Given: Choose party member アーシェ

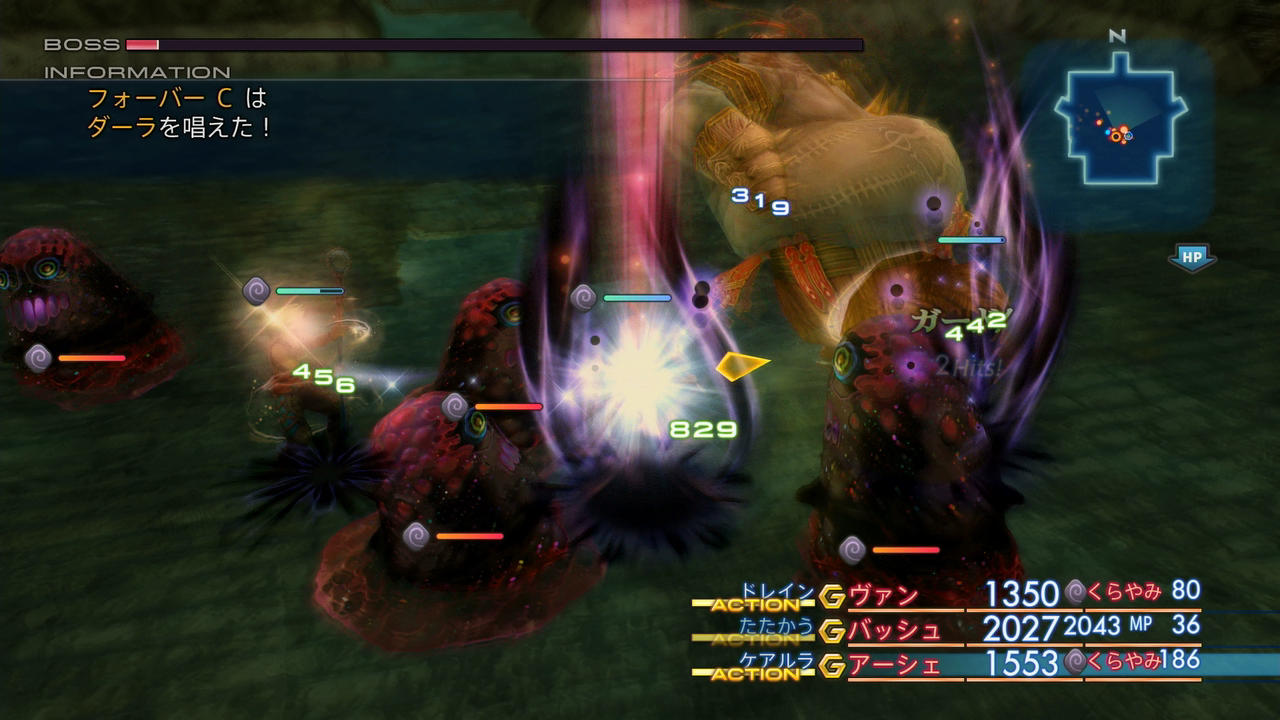Looking at the screenshot, I should (x=894, y=664).
